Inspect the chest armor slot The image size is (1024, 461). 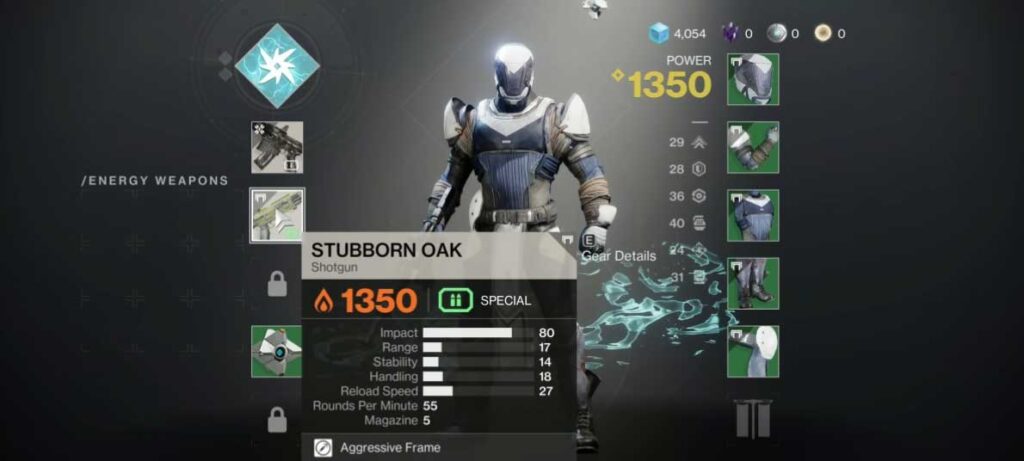coord(753,215)
